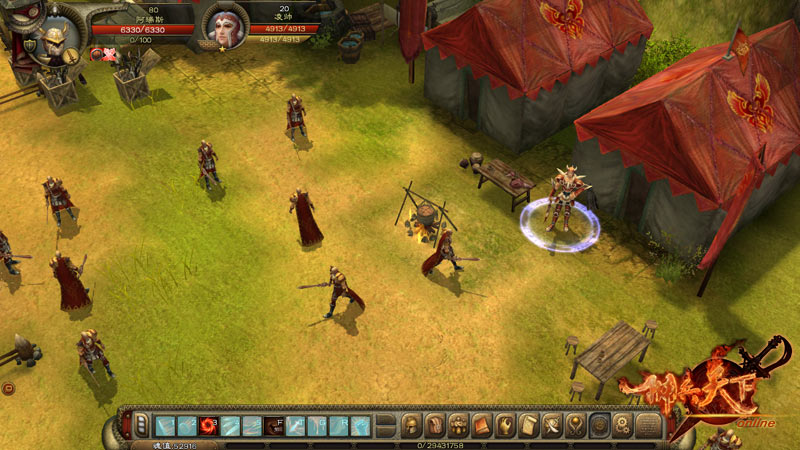Select the target's red-helmeted portrait
800x450 pixels.
tap(225, 27)
